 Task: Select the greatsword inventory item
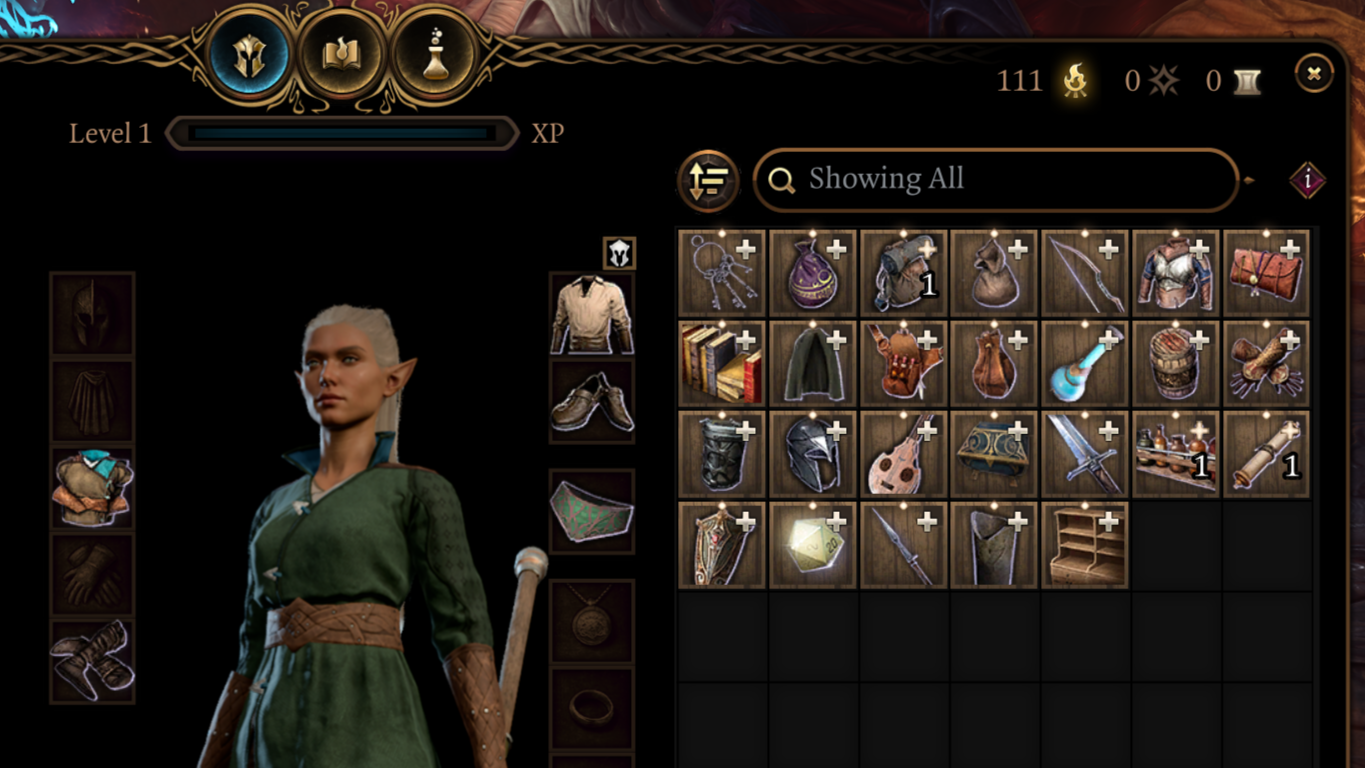pyautogui.click(x=1084, y=454)
